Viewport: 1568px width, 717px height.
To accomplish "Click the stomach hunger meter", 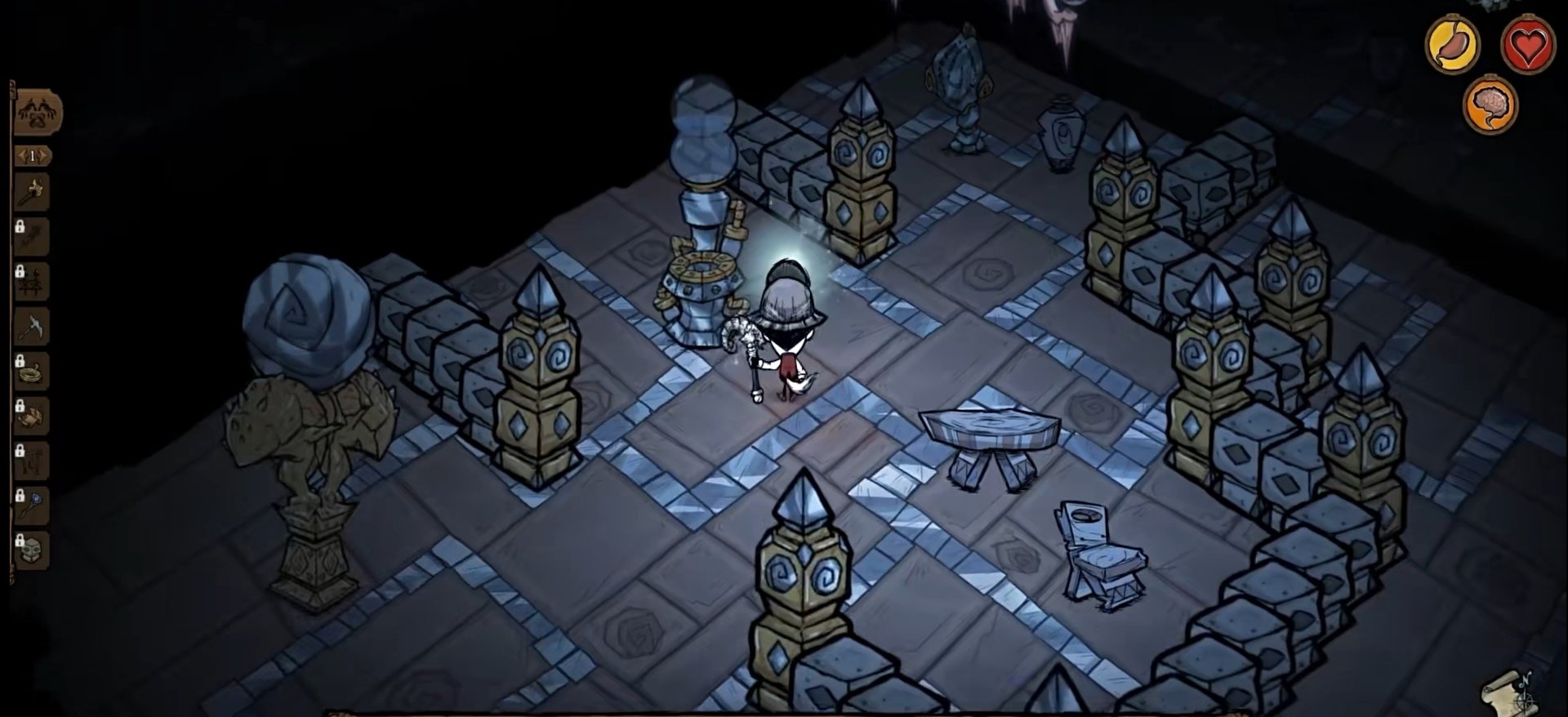I will (x=1452, y=43).
